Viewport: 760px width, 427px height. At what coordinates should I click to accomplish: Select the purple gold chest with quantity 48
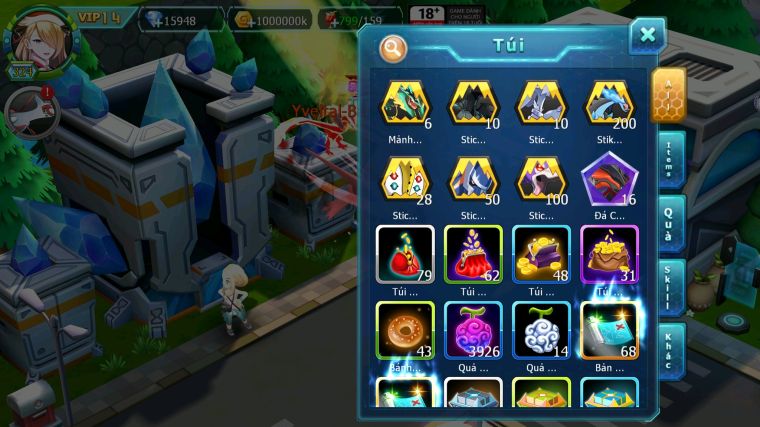coord(540,254)
